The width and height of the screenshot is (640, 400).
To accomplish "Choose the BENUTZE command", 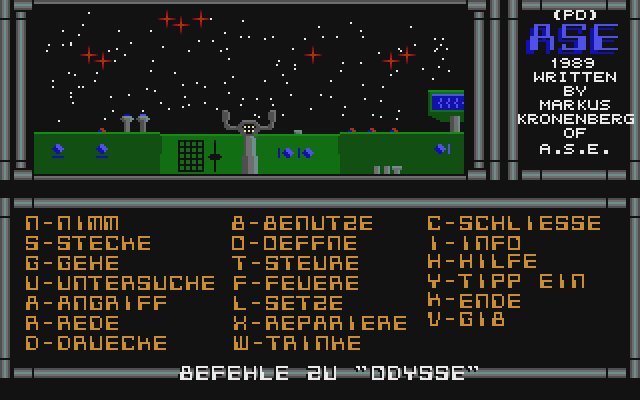I will (303, 223).
